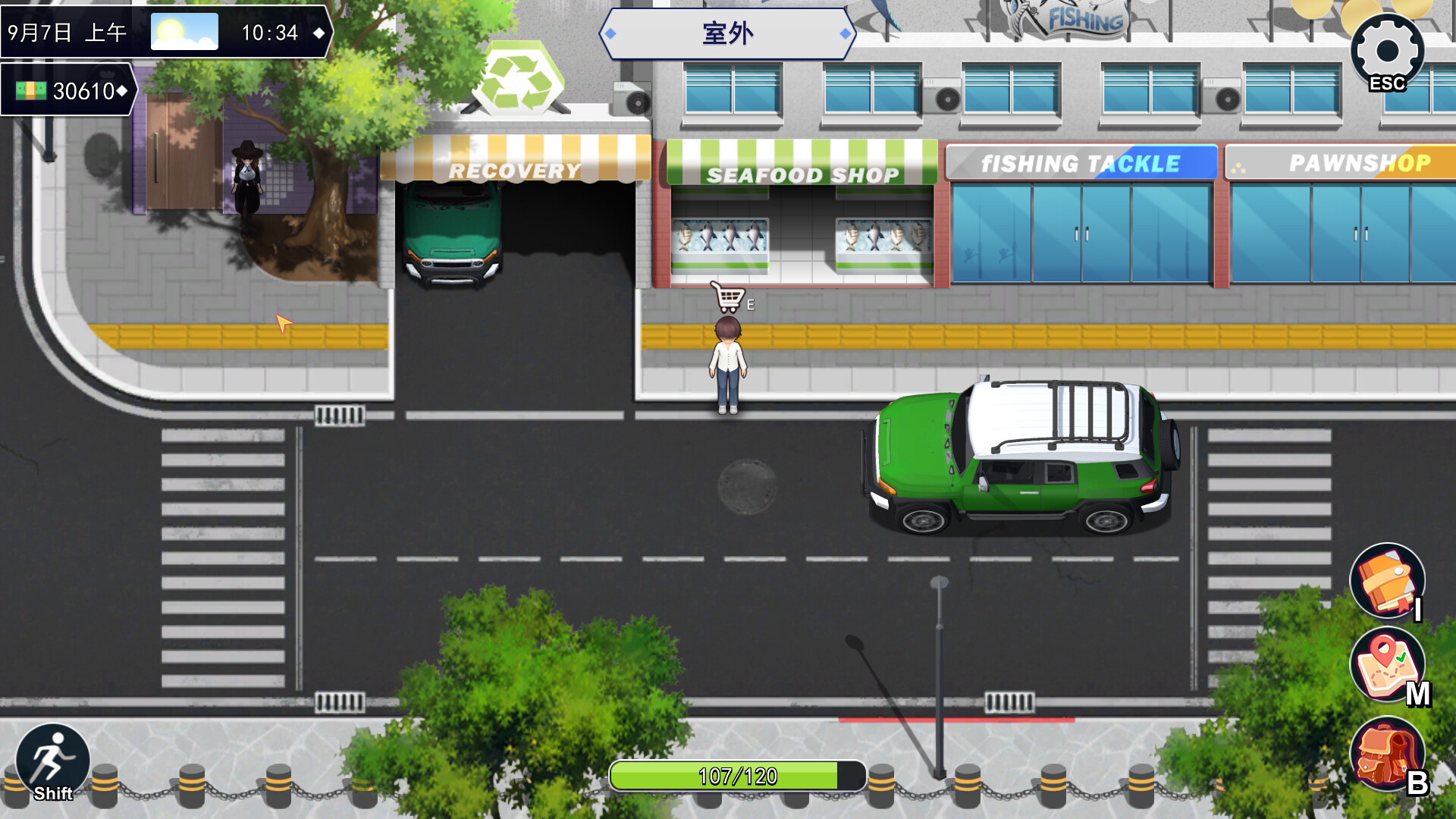This screenshot has width=1456, height=819.
Task: Open the settings gear labeled ESC
Action: pos(1385,52)
